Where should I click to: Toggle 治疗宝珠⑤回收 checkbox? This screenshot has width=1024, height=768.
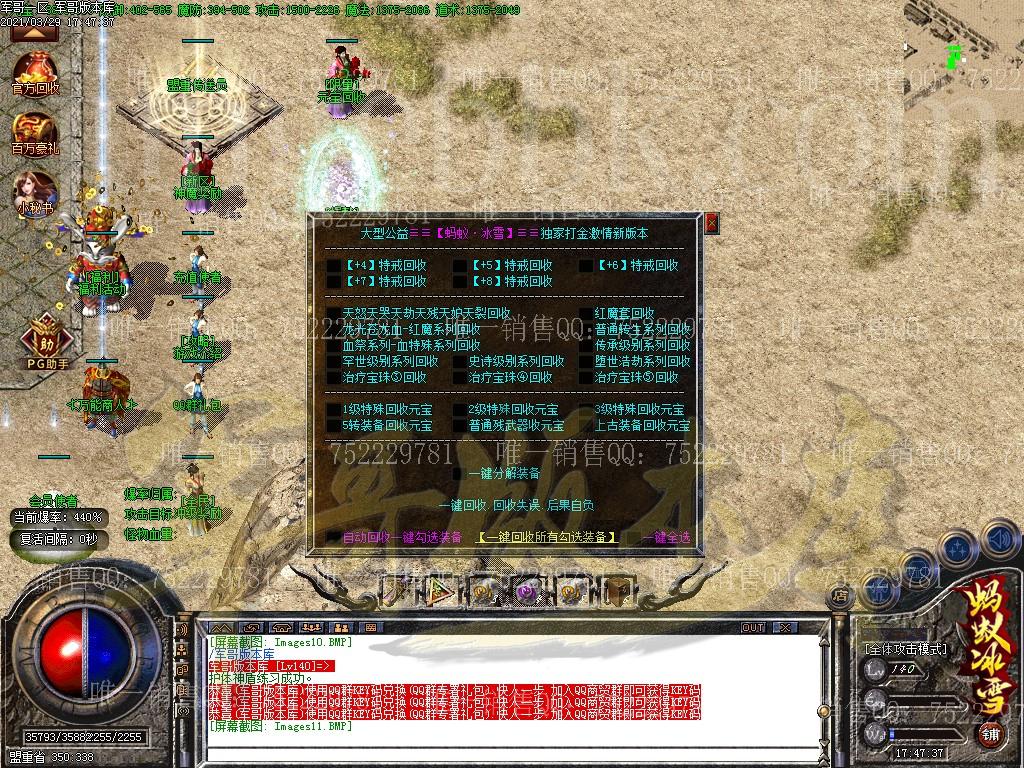point(586,378)
